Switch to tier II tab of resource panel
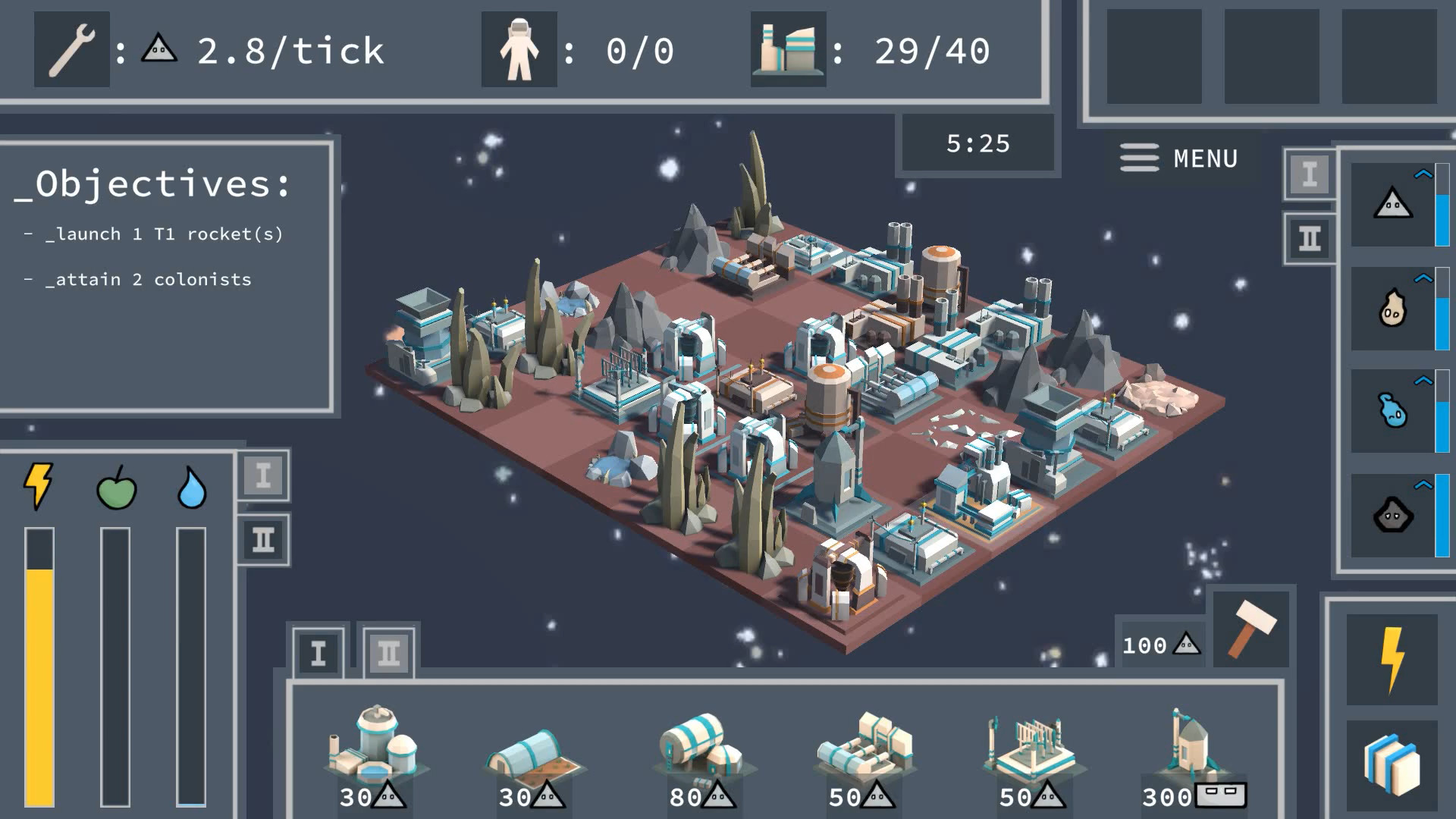This screenshot has height=819, width=1456. pyautogui.click(x=1310, y=240)
